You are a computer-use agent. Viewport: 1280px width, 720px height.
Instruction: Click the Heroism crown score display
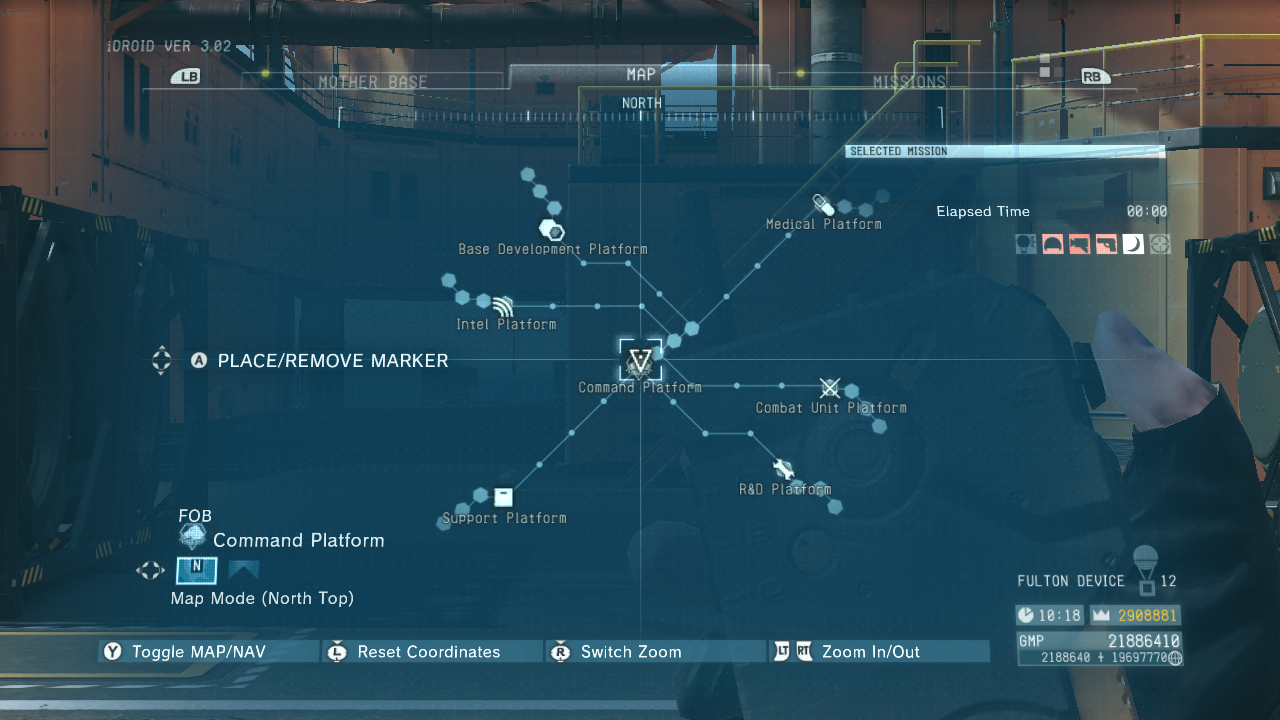(x=1135, y=617)
